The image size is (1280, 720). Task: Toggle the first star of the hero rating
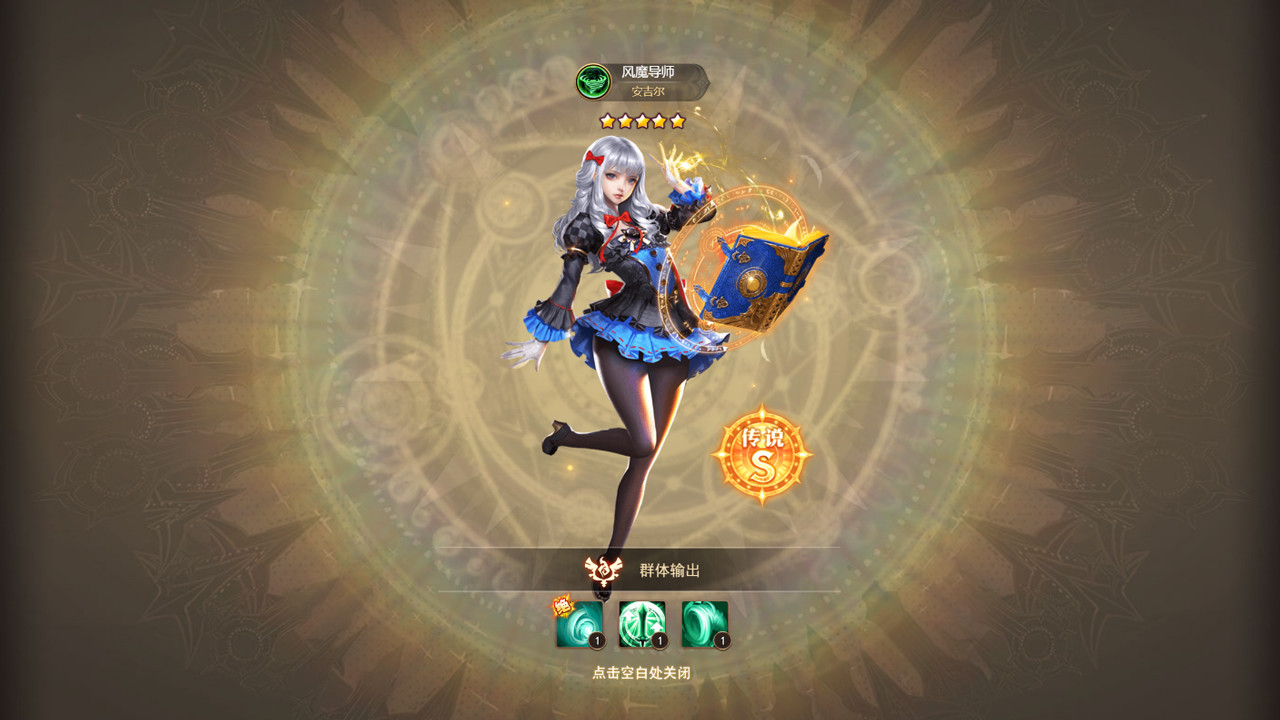[x=606, y=121]
